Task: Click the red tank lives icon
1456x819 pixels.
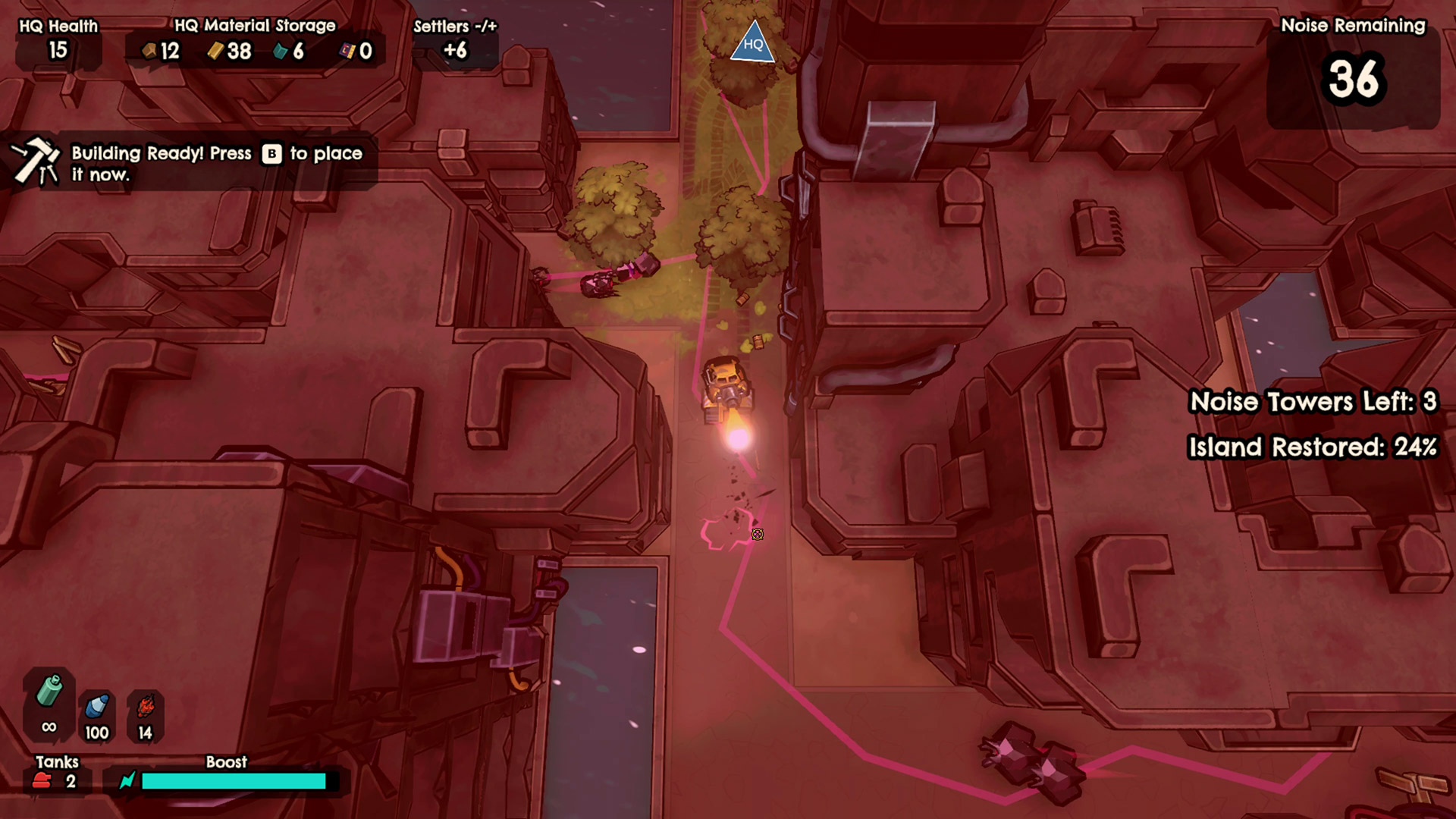Action: click(x=42, y=781)
